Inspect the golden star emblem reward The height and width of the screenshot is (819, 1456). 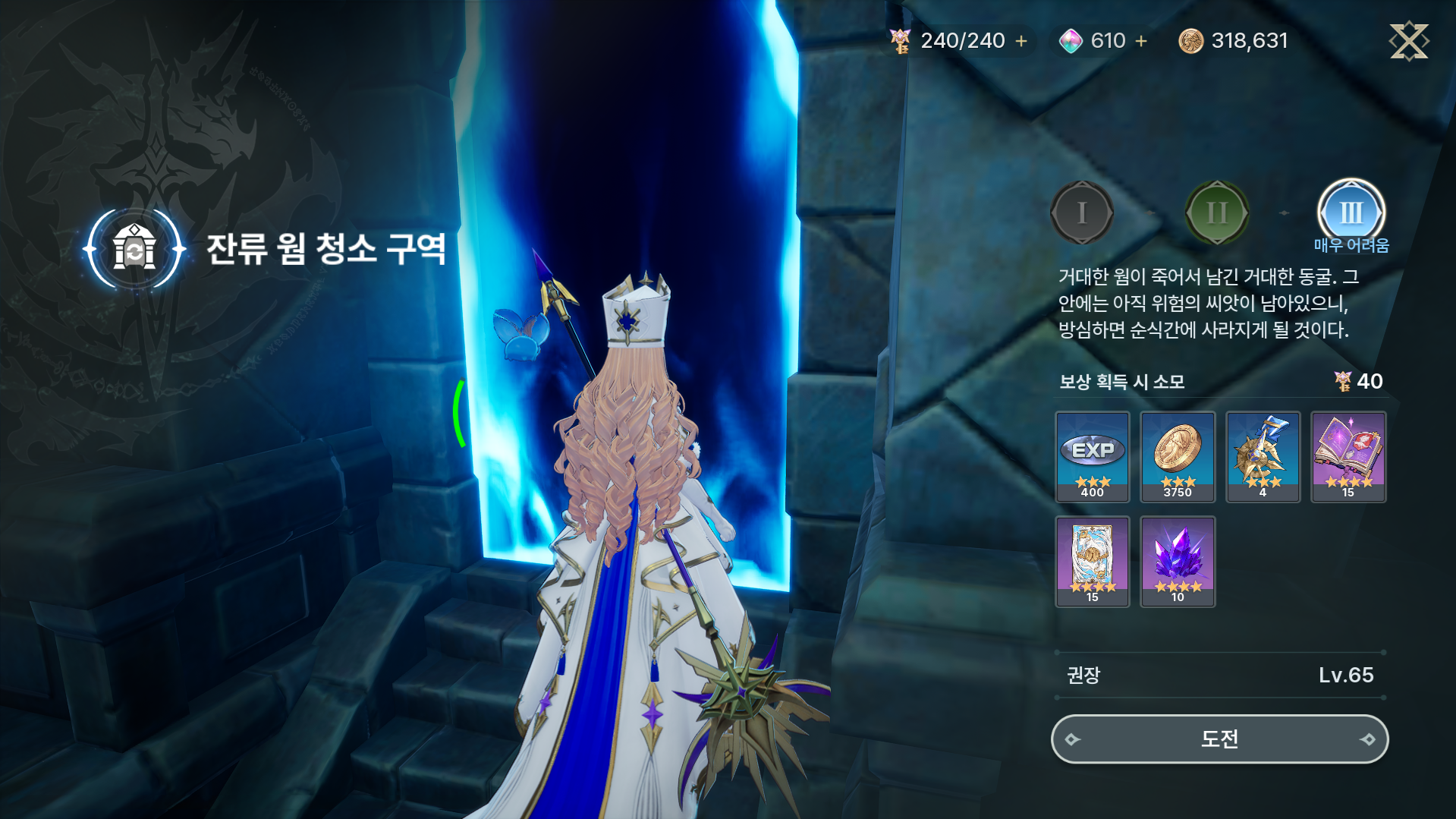click(x=1263, y=456)
